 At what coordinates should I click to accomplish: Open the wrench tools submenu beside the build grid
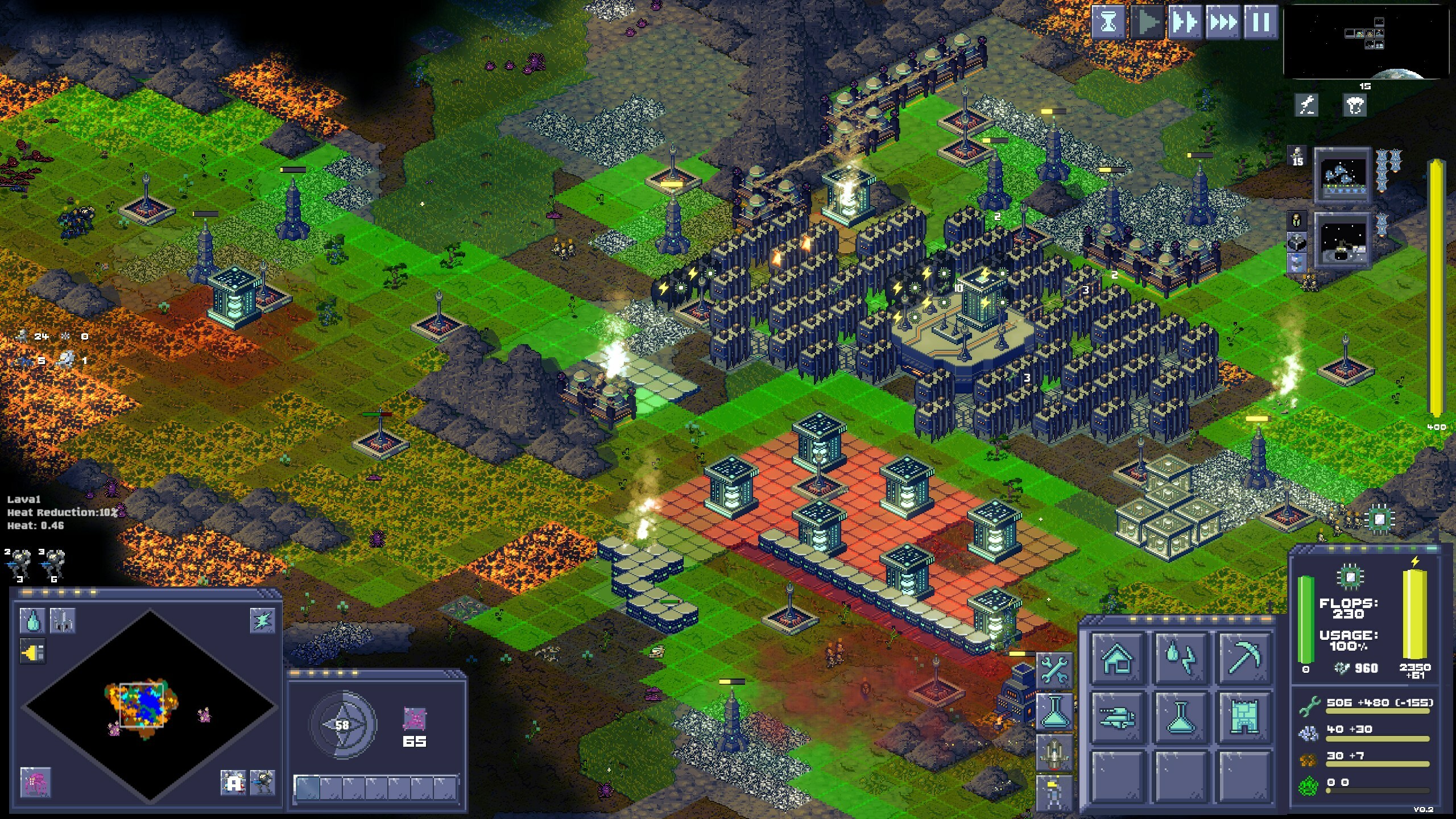(x=1054, y=670)
